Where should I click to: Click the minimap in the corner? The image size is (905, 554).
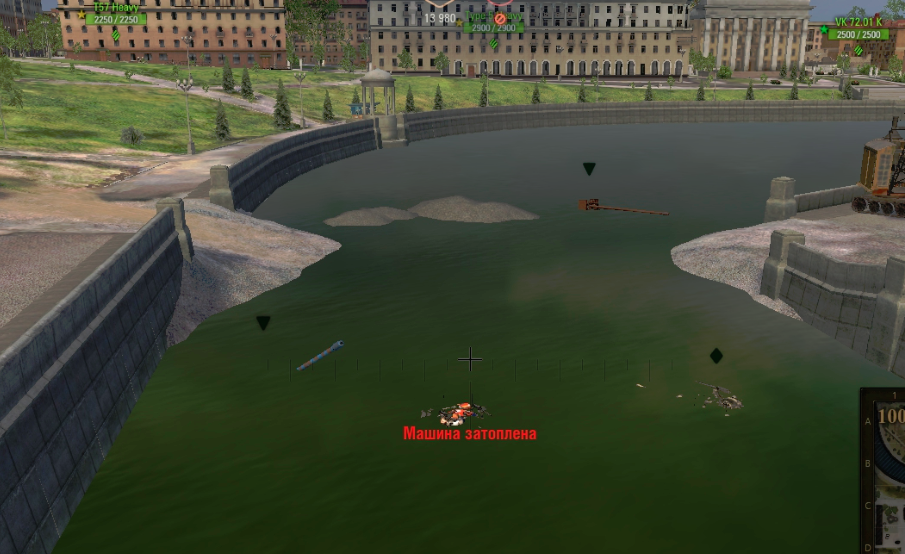(884, 472)
